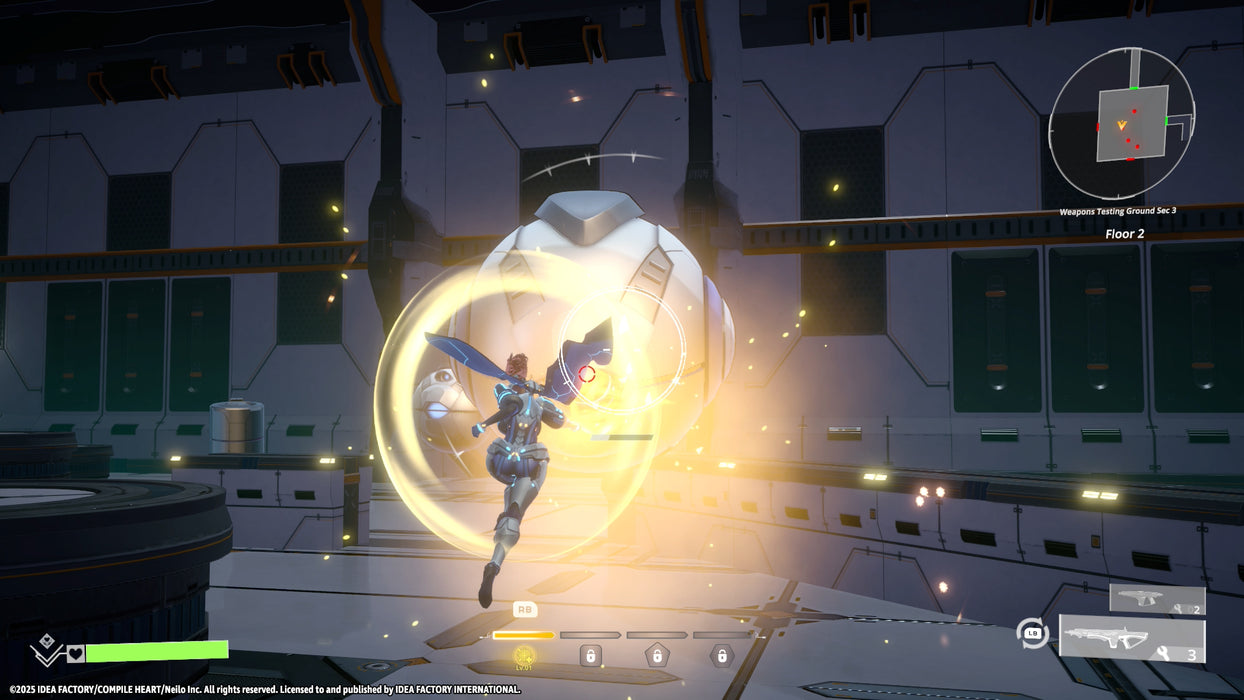Click the circular minimap
Screen dimensions: 1244x700
point(1121,123)
